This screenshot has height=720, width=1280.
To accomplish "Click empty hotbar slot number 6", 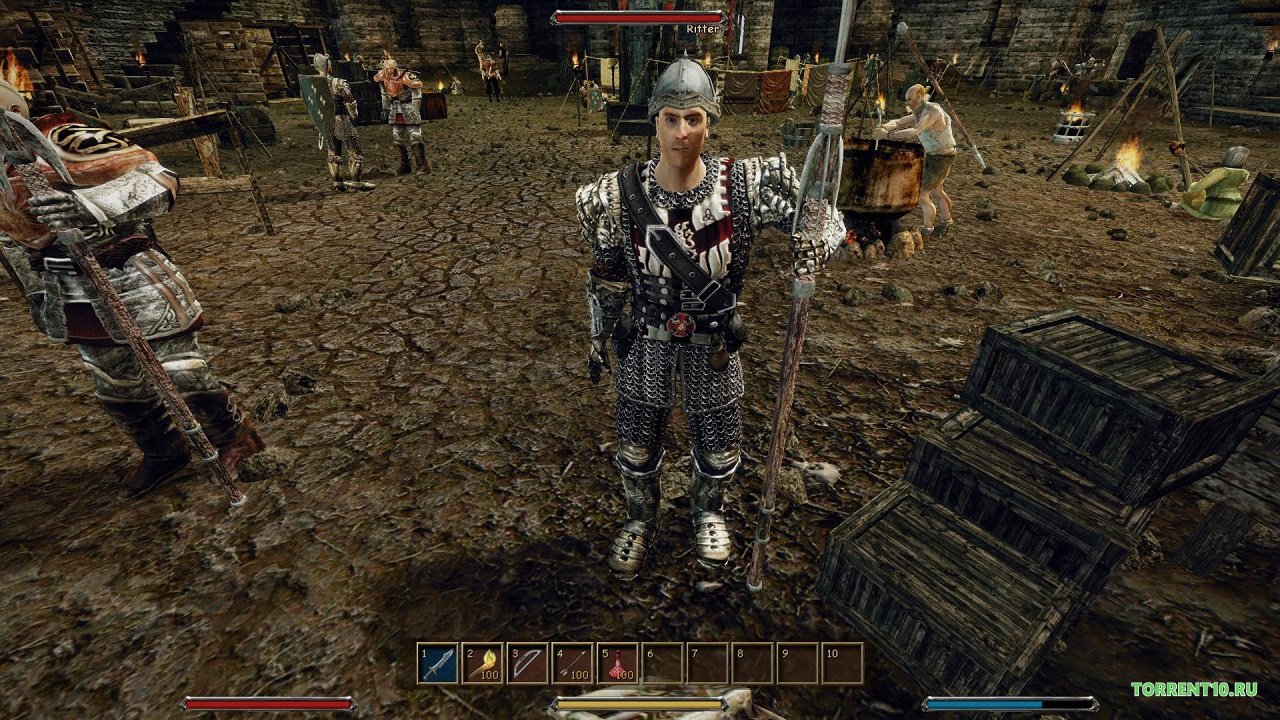I will click(x=663, y=663).
